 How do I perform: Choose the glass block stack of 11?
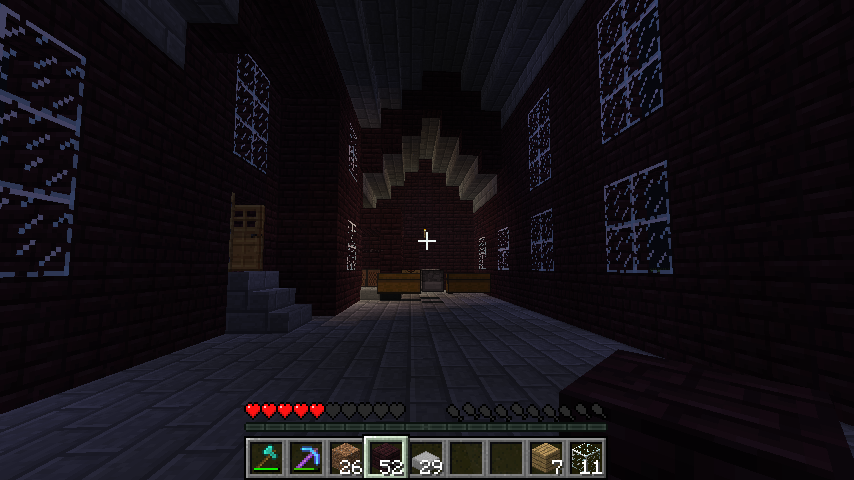pos(586,458)
